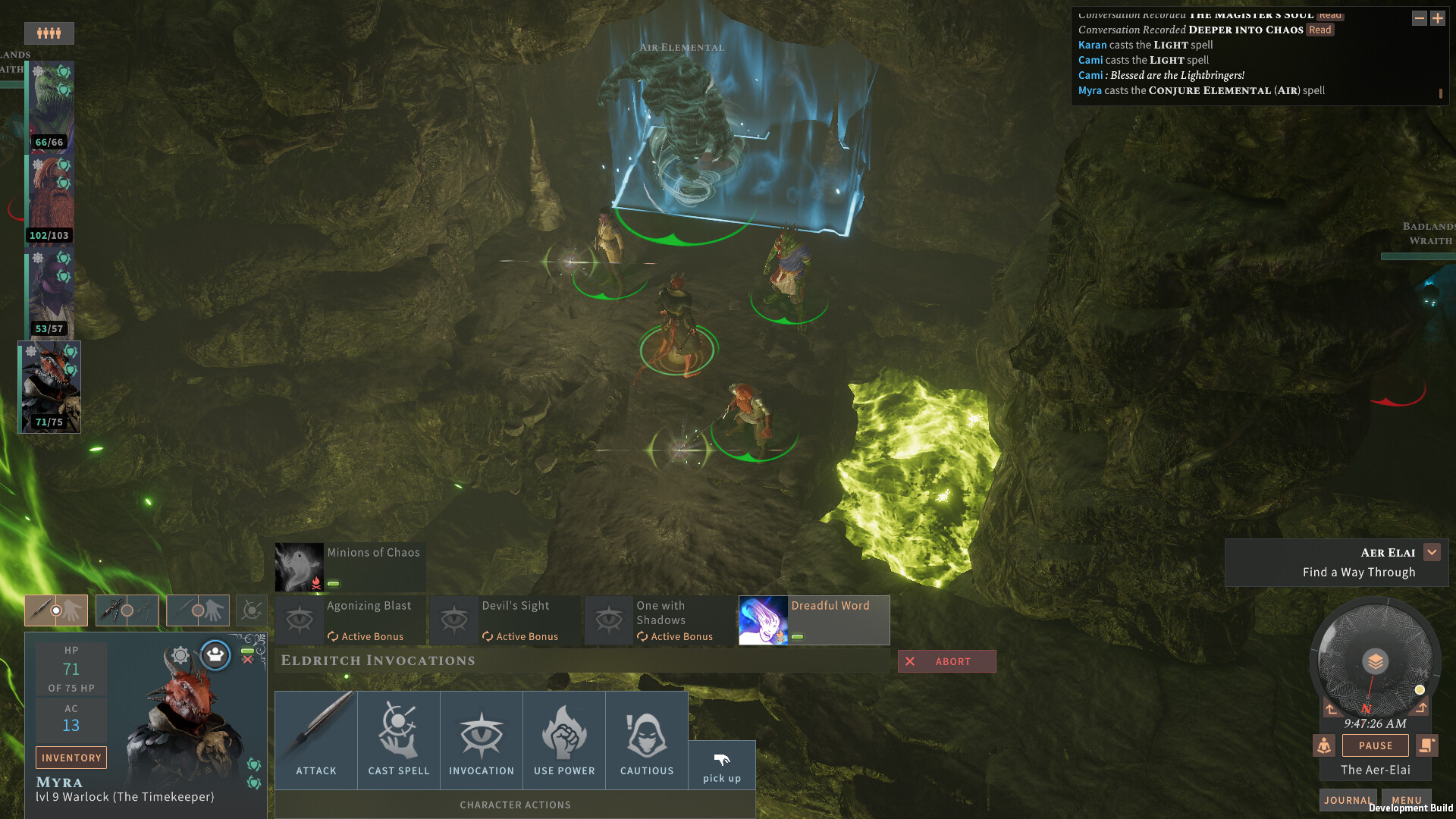Screen dimensions: 1456x819
Task: Click the camp rest icon beside Pause
Action: [x=1324, y=745]
